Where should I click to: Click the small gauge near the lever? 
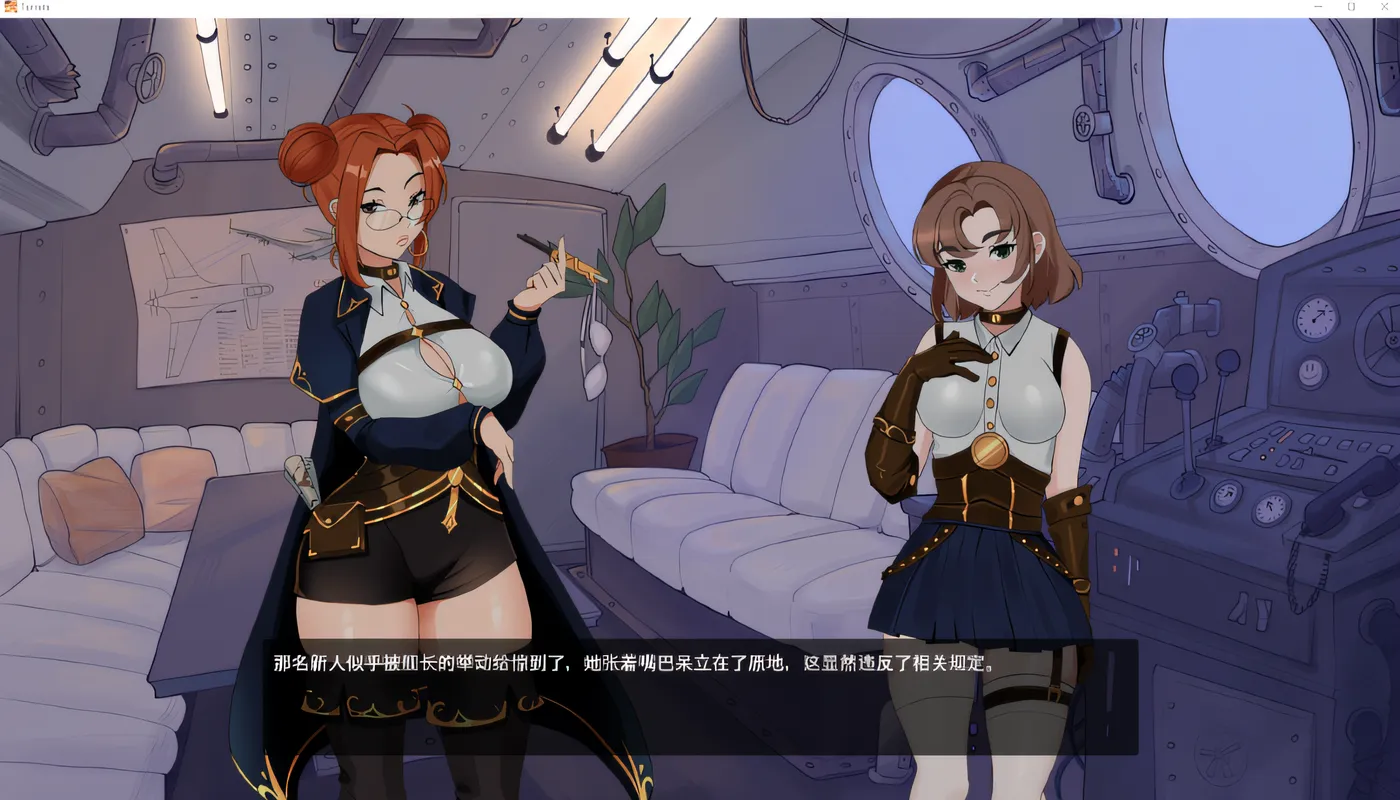coord(1226,495)
